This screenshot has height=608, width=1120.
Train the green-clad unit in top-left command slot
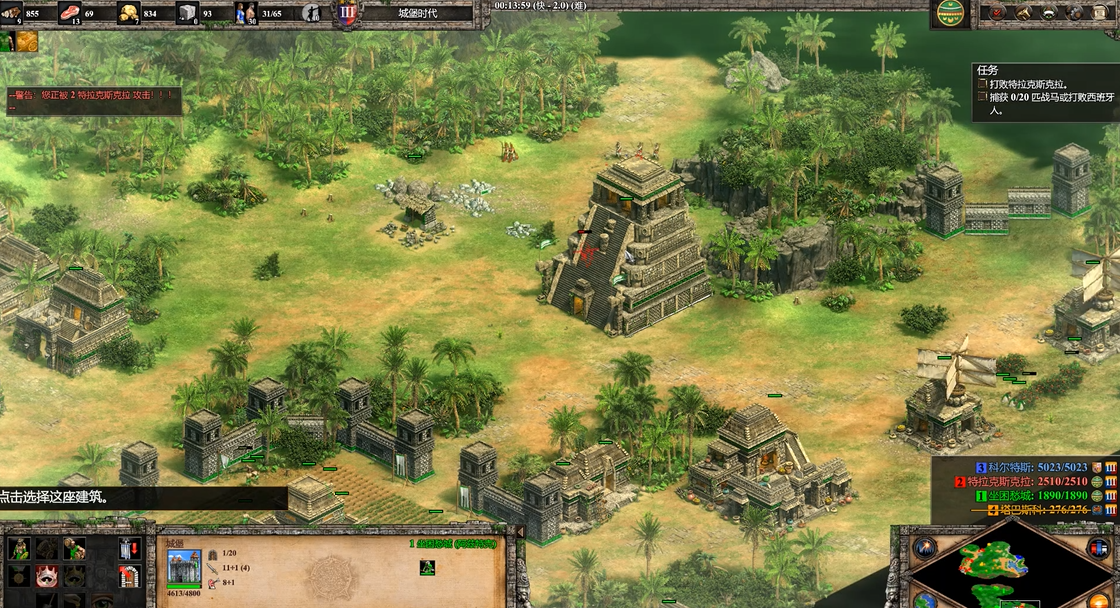pyautogui.click(x=19, y=548)
